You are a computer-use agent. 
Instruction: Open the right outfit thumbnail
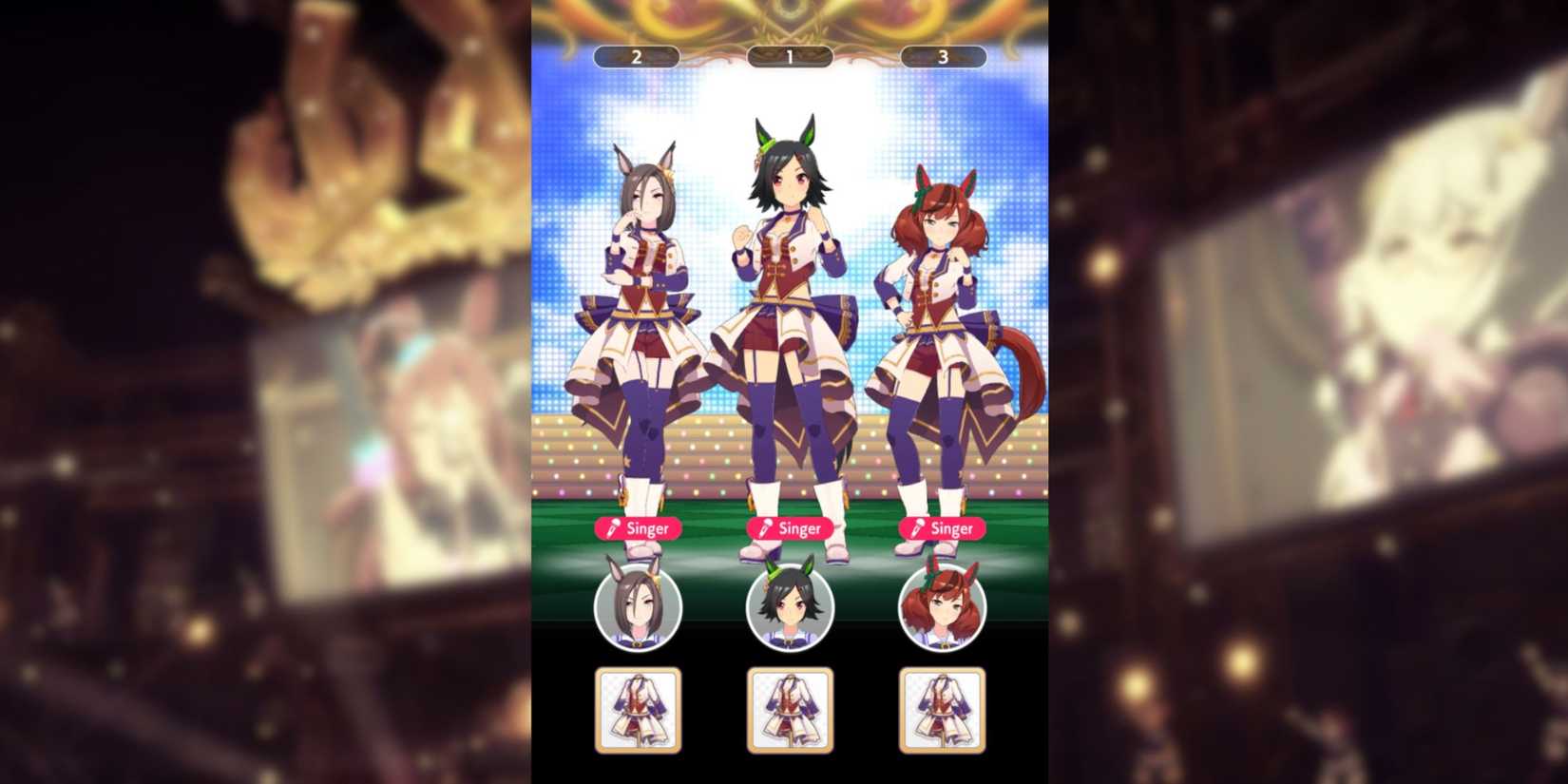(x=942, y=708)
